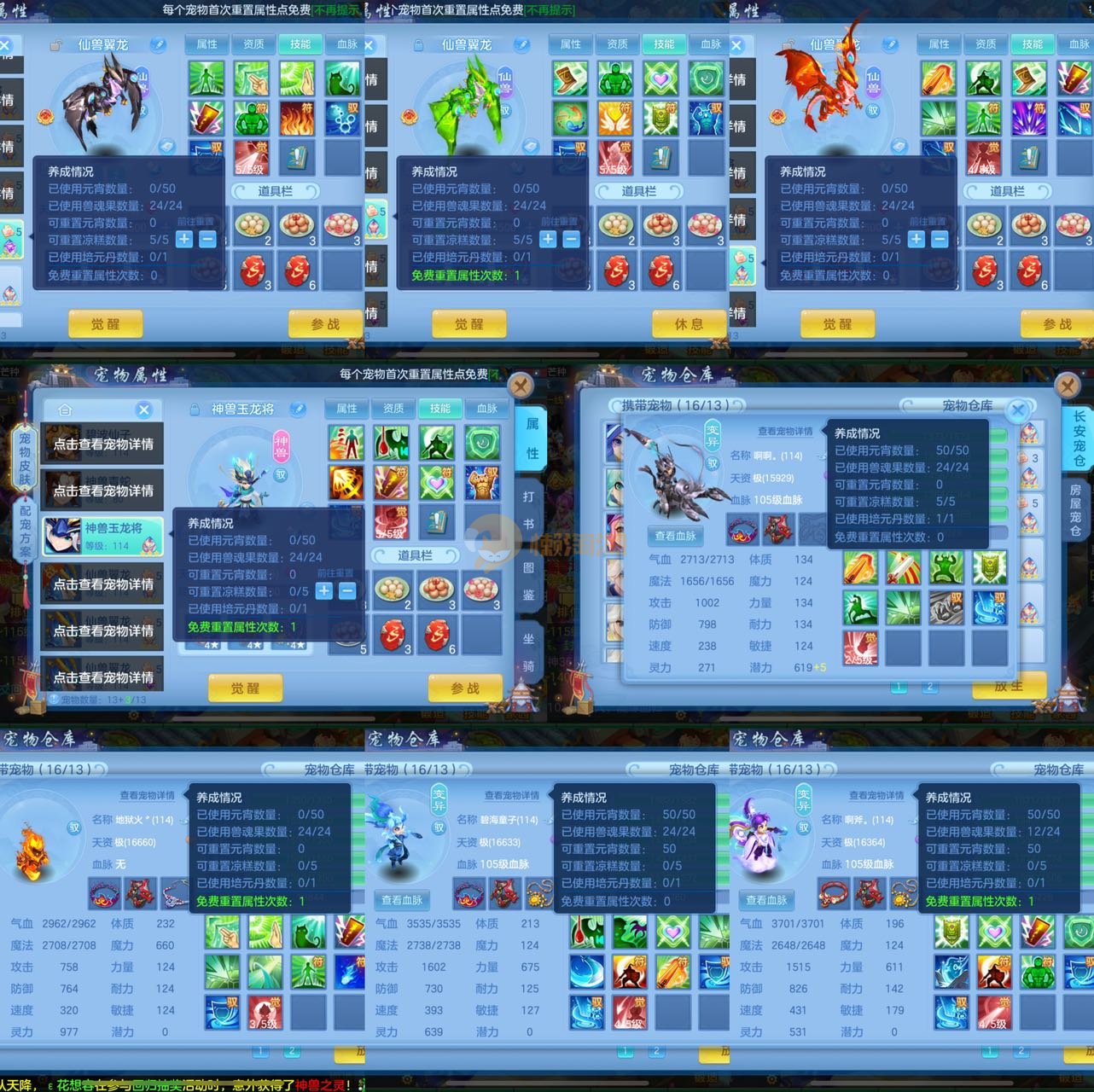
Task: Open the 房屋宠仓 house warehouse tab
Action: click(x=1075, y=511)
